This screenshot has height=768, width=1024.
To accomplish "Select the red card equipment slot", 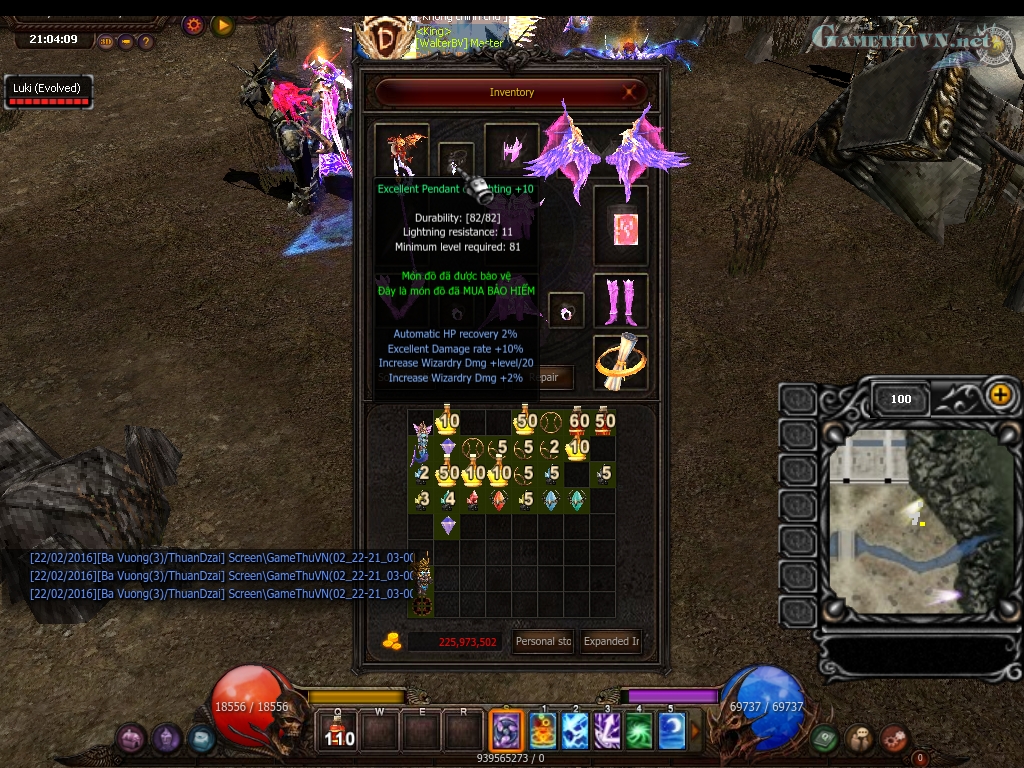I will point(620,225).
